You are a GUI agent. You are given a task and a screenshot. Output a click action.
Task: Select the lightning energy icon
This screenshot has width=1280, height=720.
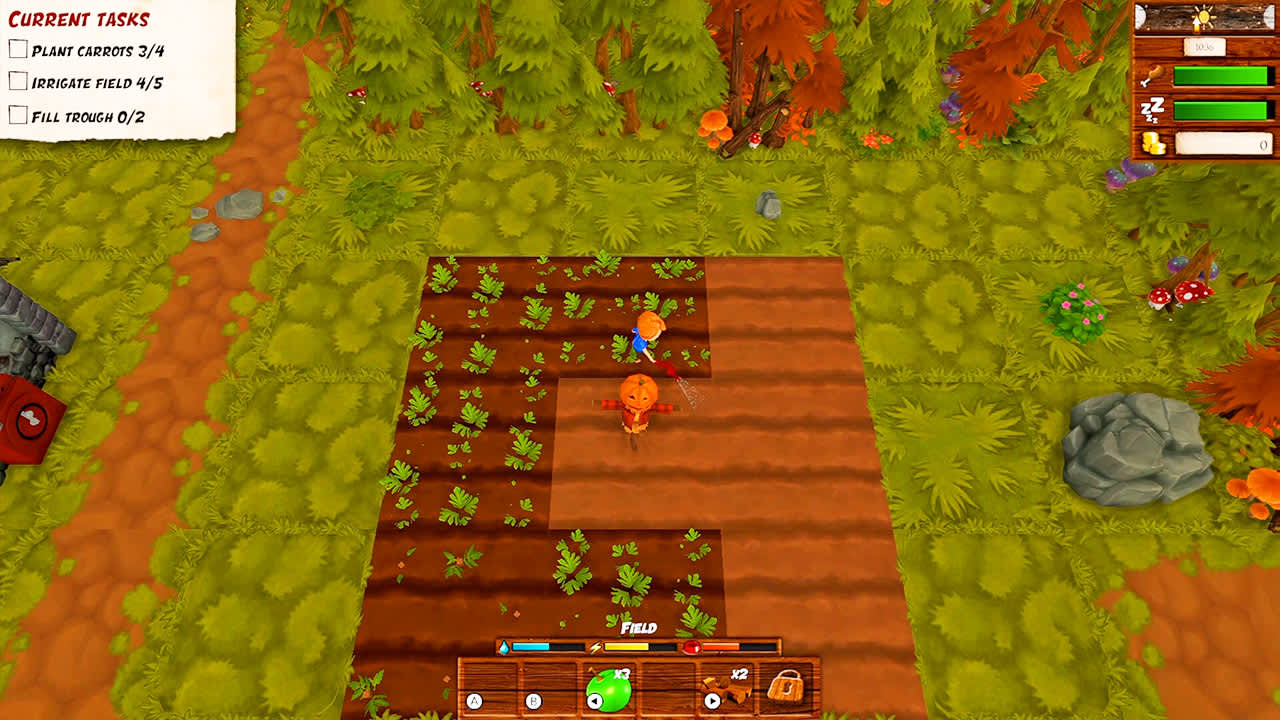pos(595,647)
